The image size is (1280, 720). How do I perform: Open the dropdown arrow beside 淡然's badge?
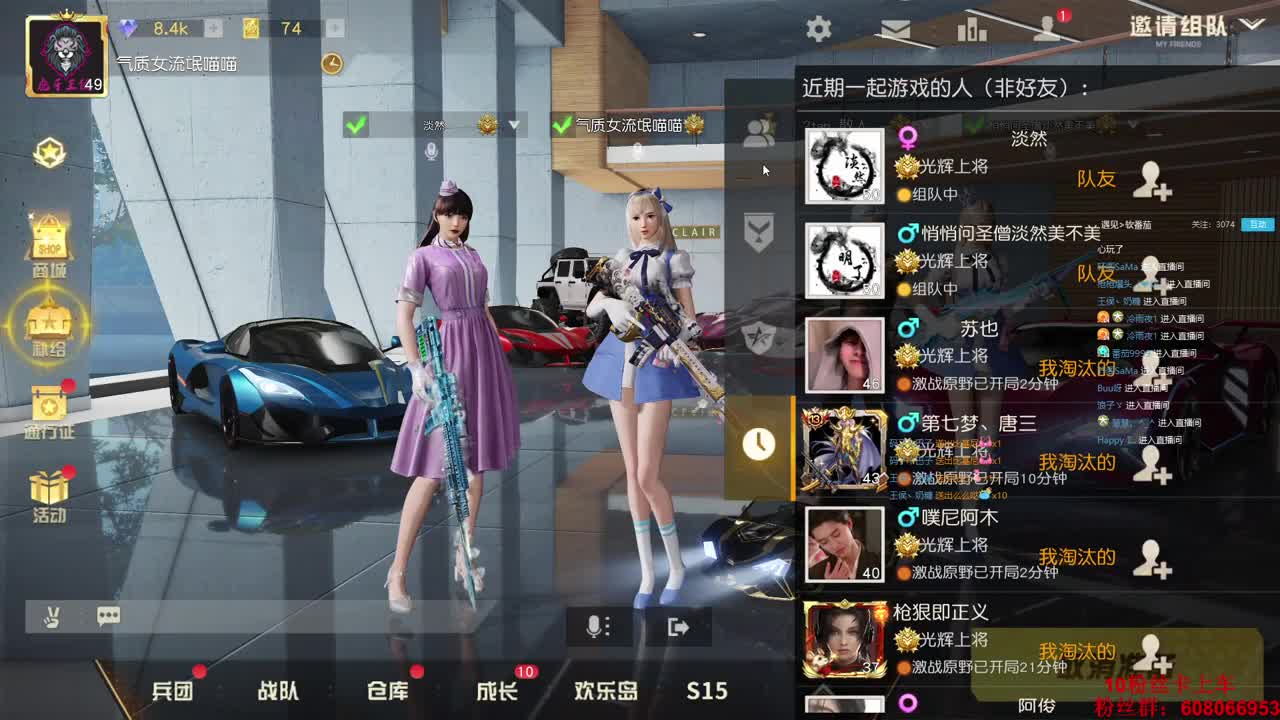pos(514,126)
